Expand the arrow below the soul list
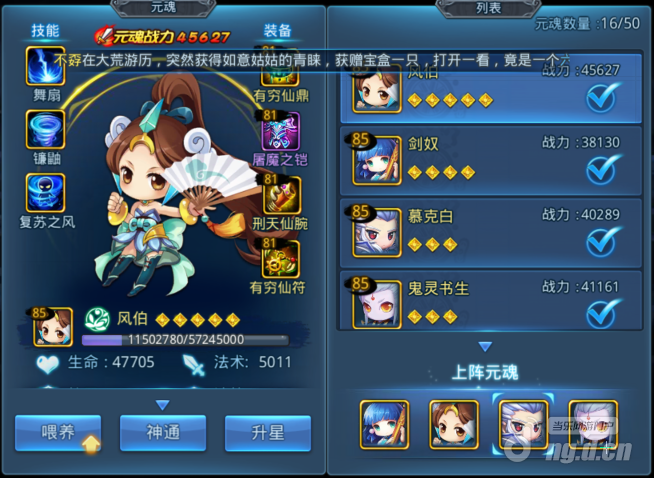The height and width of the screenshot is (478, 654). coord(486,347)
